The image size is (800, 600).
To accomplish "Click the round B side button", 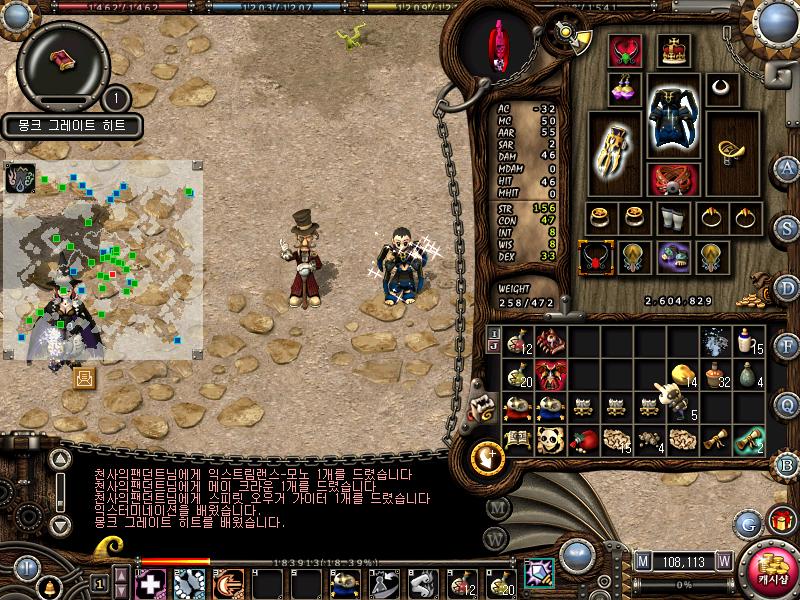I will 788,463.
